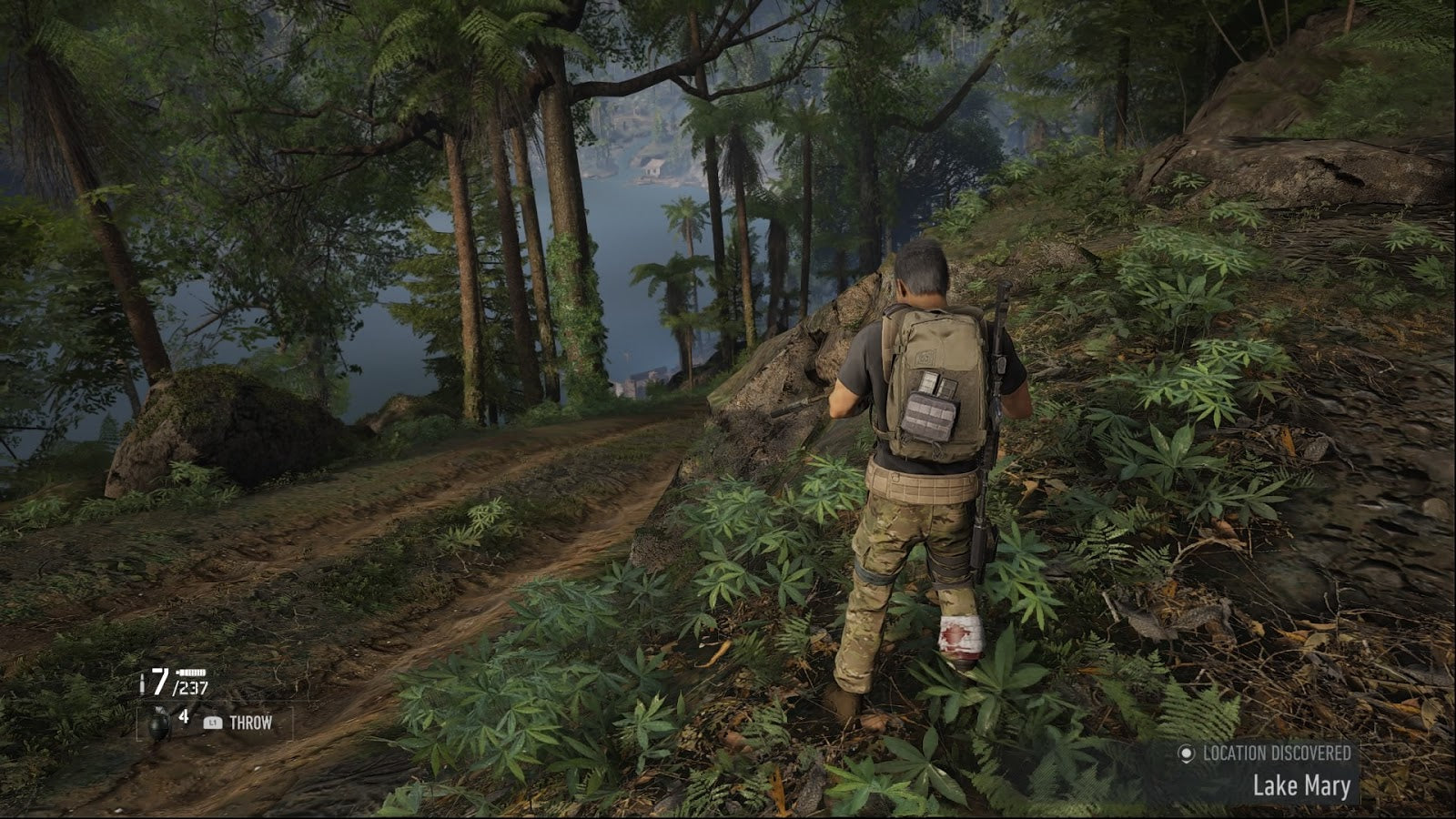
Task: Click the location pin icon in the notification
Action: click(x=1187, y=754)
